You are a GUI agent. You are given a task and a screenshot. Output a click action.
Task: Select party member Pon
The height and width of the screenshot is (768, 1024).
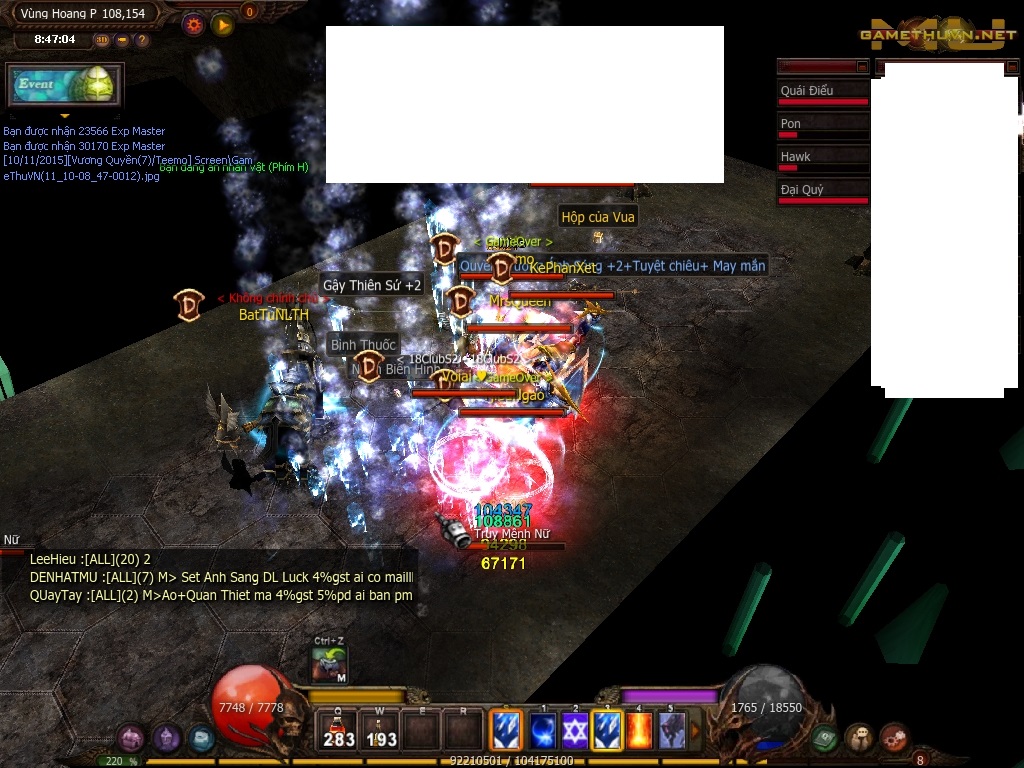[x=823, y=127]
